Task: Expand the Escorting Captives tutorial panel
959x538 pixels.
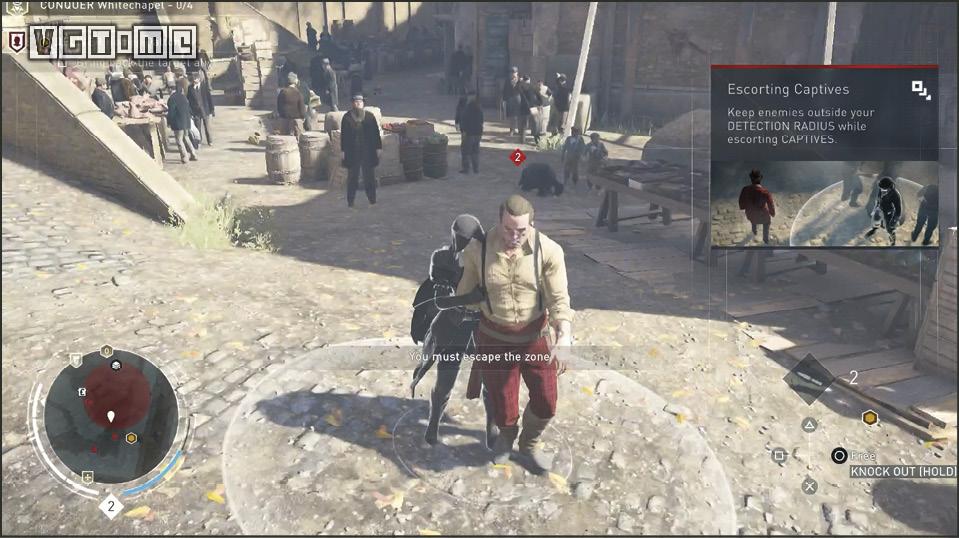Action: click(921, 90)
